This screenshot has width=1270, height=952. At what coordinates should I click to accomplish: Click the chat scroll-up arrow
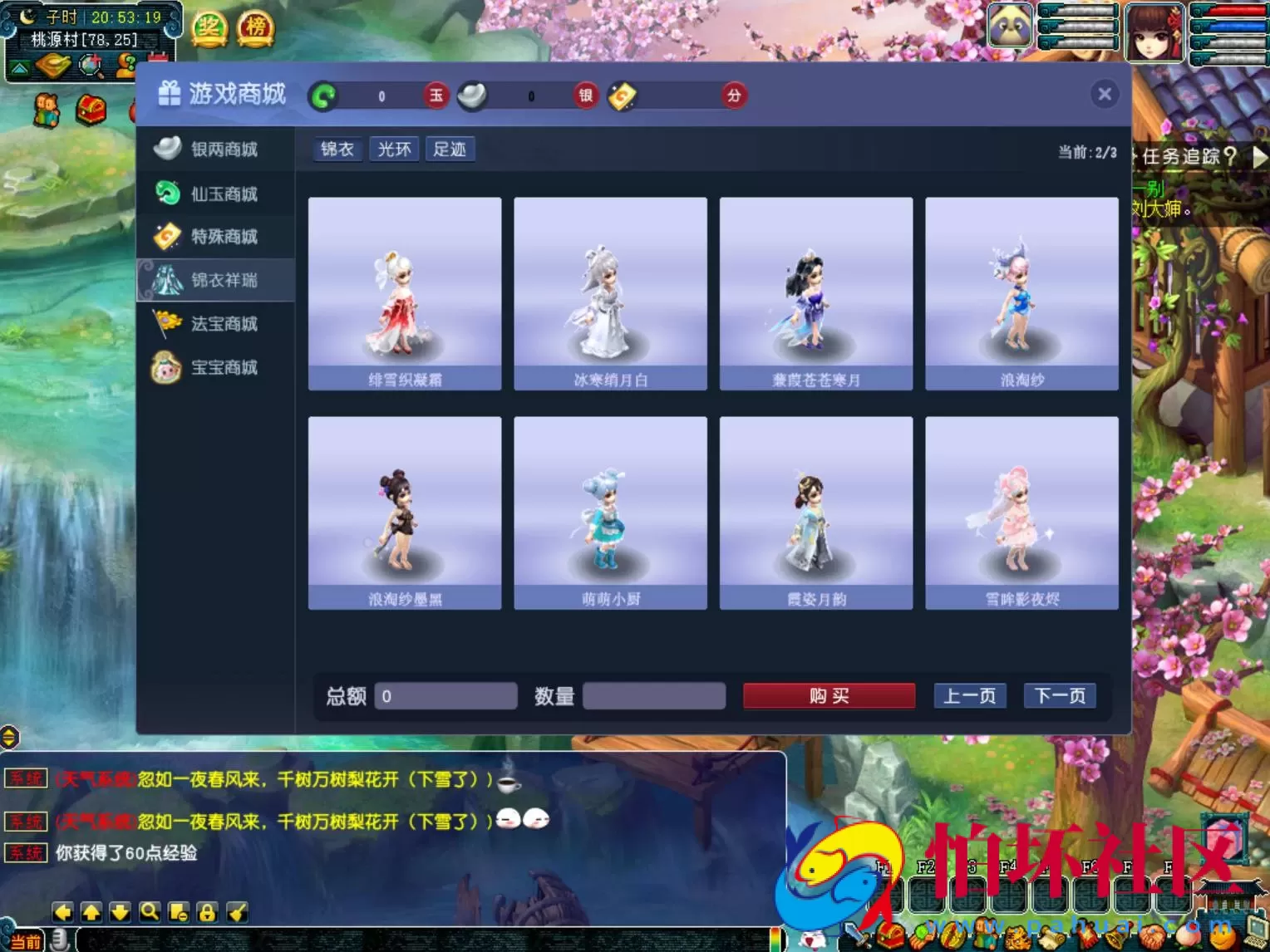pyautogui.click(x=91, y=911)
